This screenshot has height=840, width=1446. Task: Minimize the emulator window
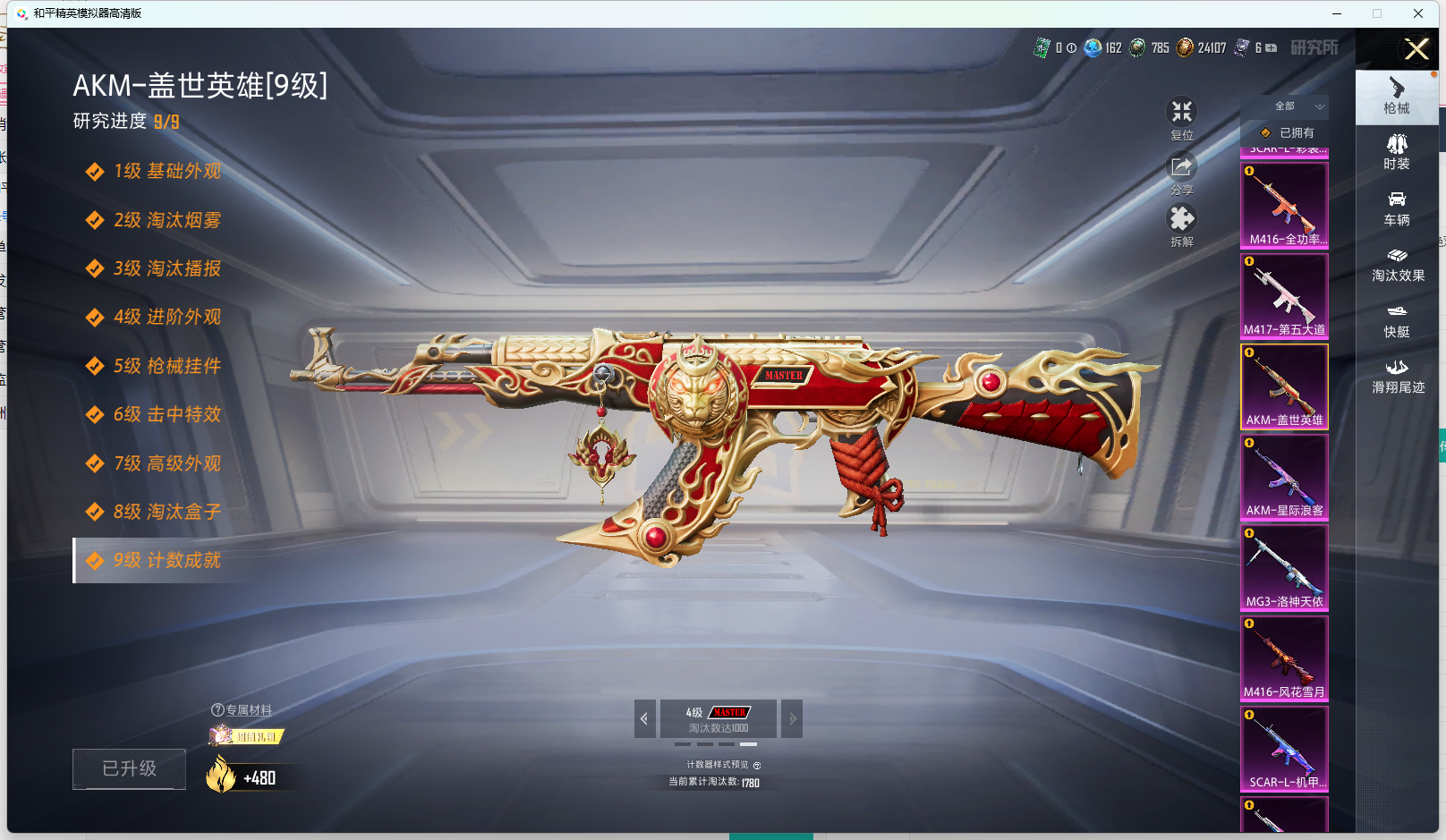[x=1337, y=13]
